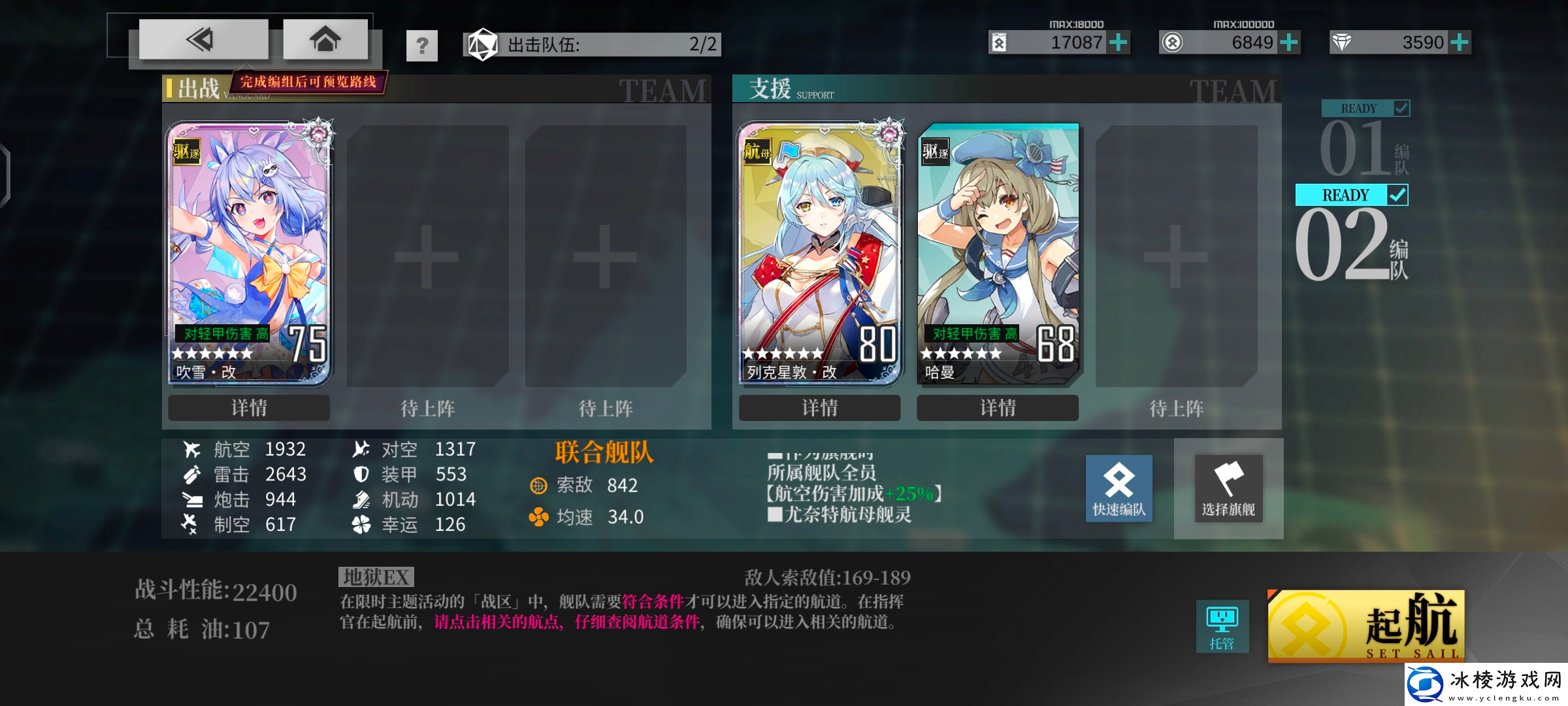The image size is (1568, 706).
Task: Click the back arrow icon
Action: pyautogui.click(x=203, y=39)
